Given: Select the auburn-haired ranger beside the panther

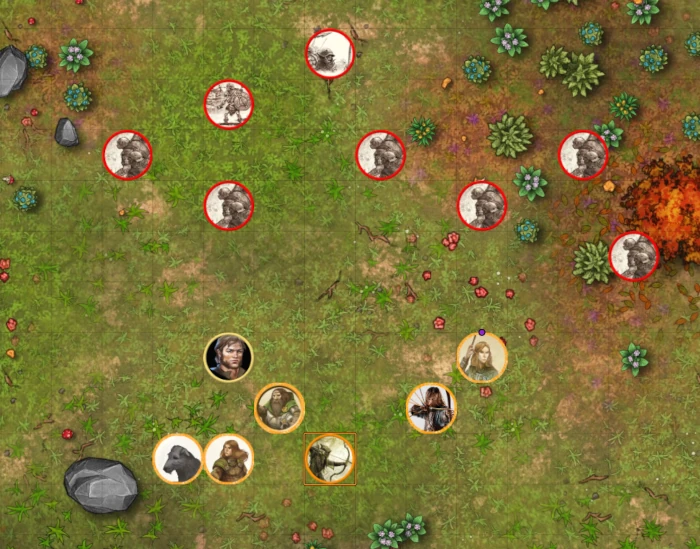Looking at the screenshot, I should coord(228,459).
